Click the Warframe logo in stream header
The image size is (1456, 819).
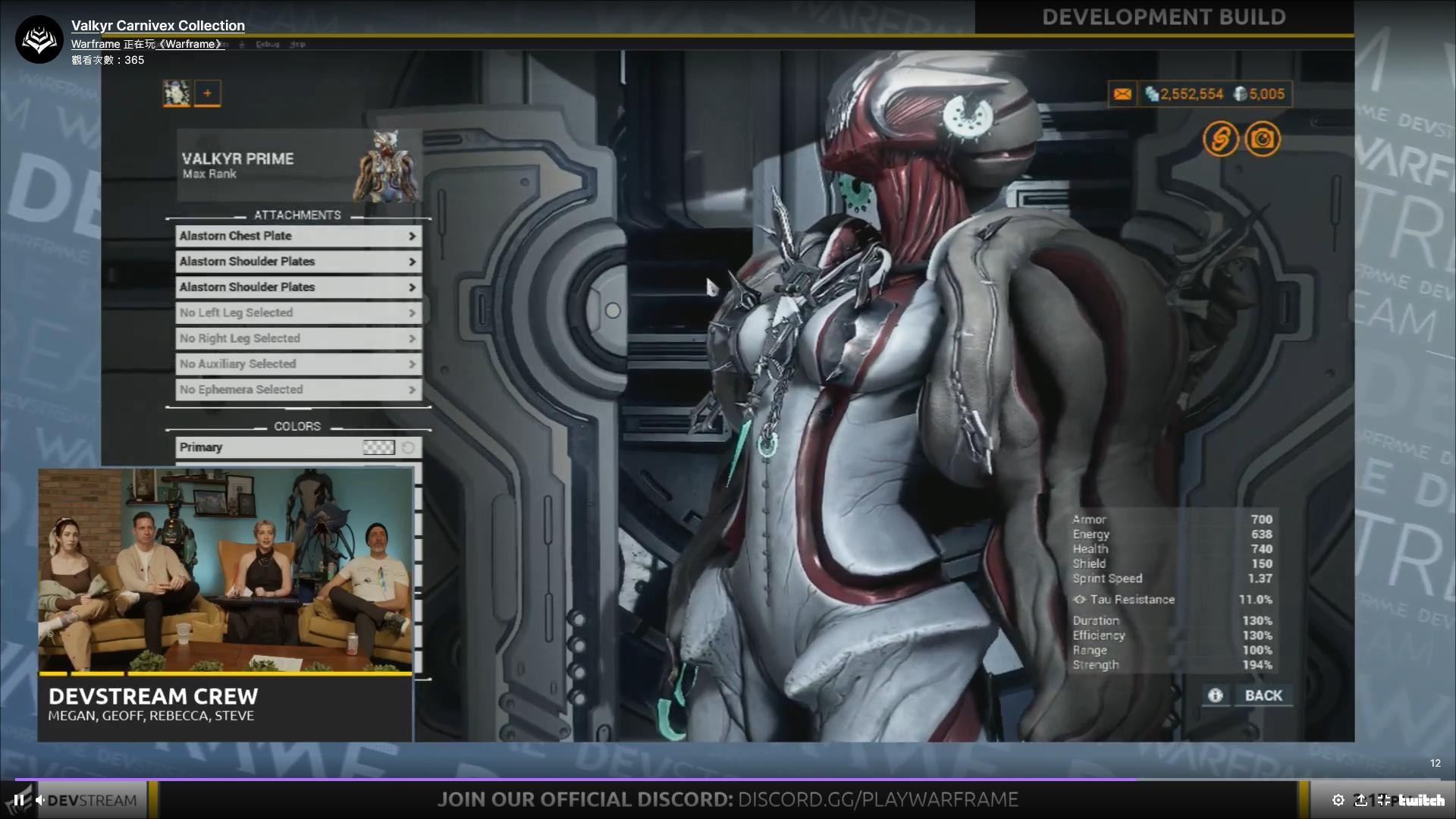click(38, 39)
